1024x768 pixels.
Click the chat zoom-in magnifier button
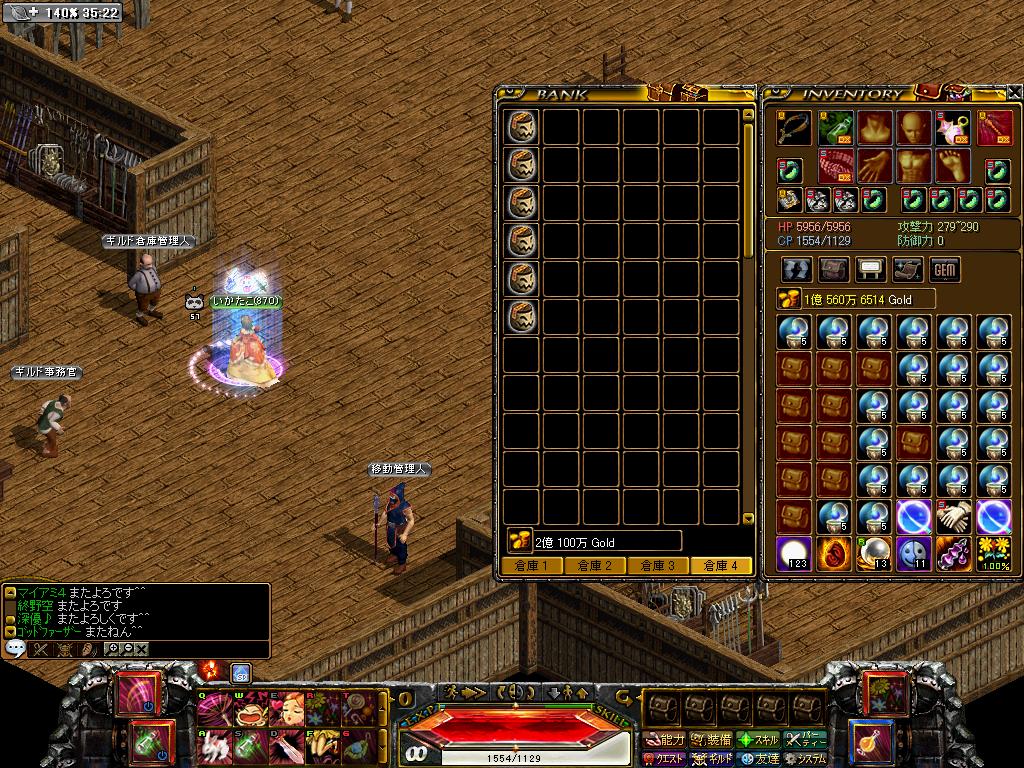(x=113, y=648)
